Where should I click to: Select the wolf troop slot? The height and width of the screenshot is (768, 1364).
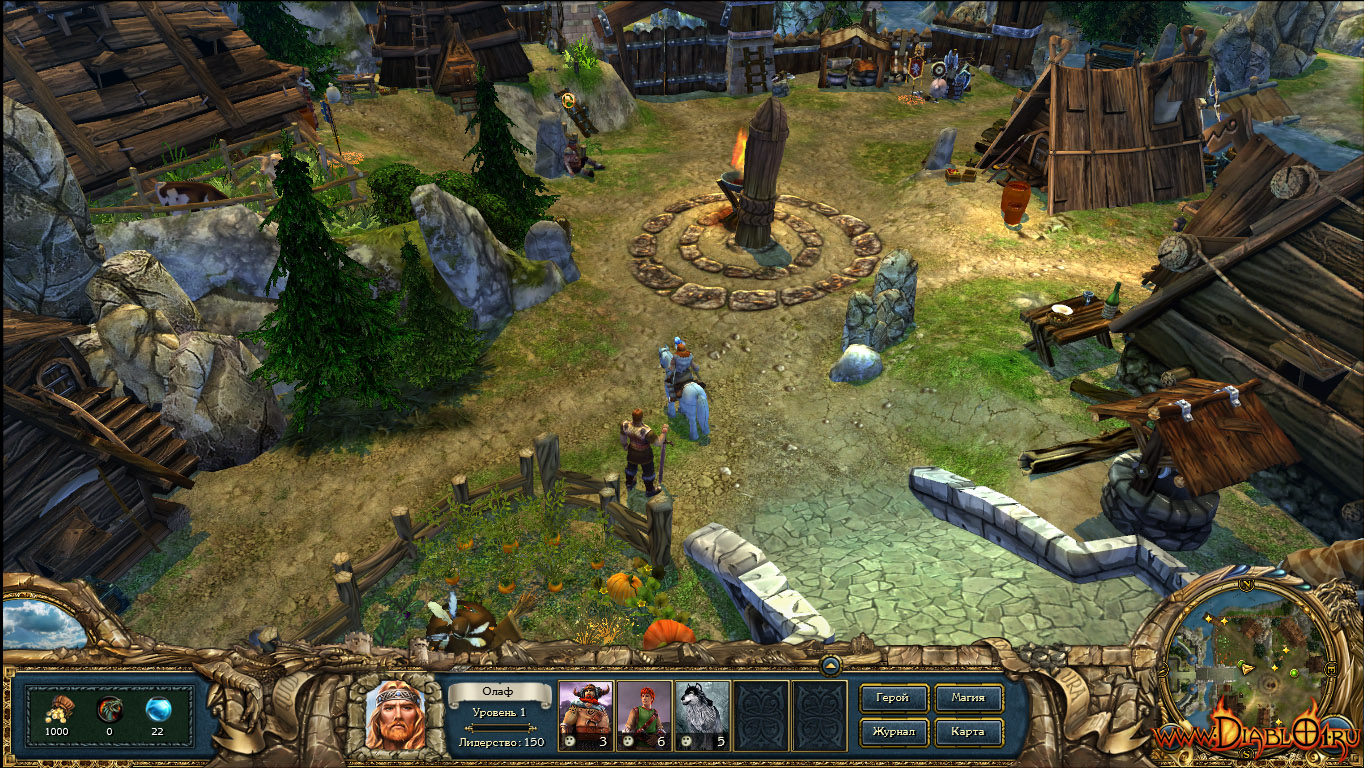coord(701,715)
